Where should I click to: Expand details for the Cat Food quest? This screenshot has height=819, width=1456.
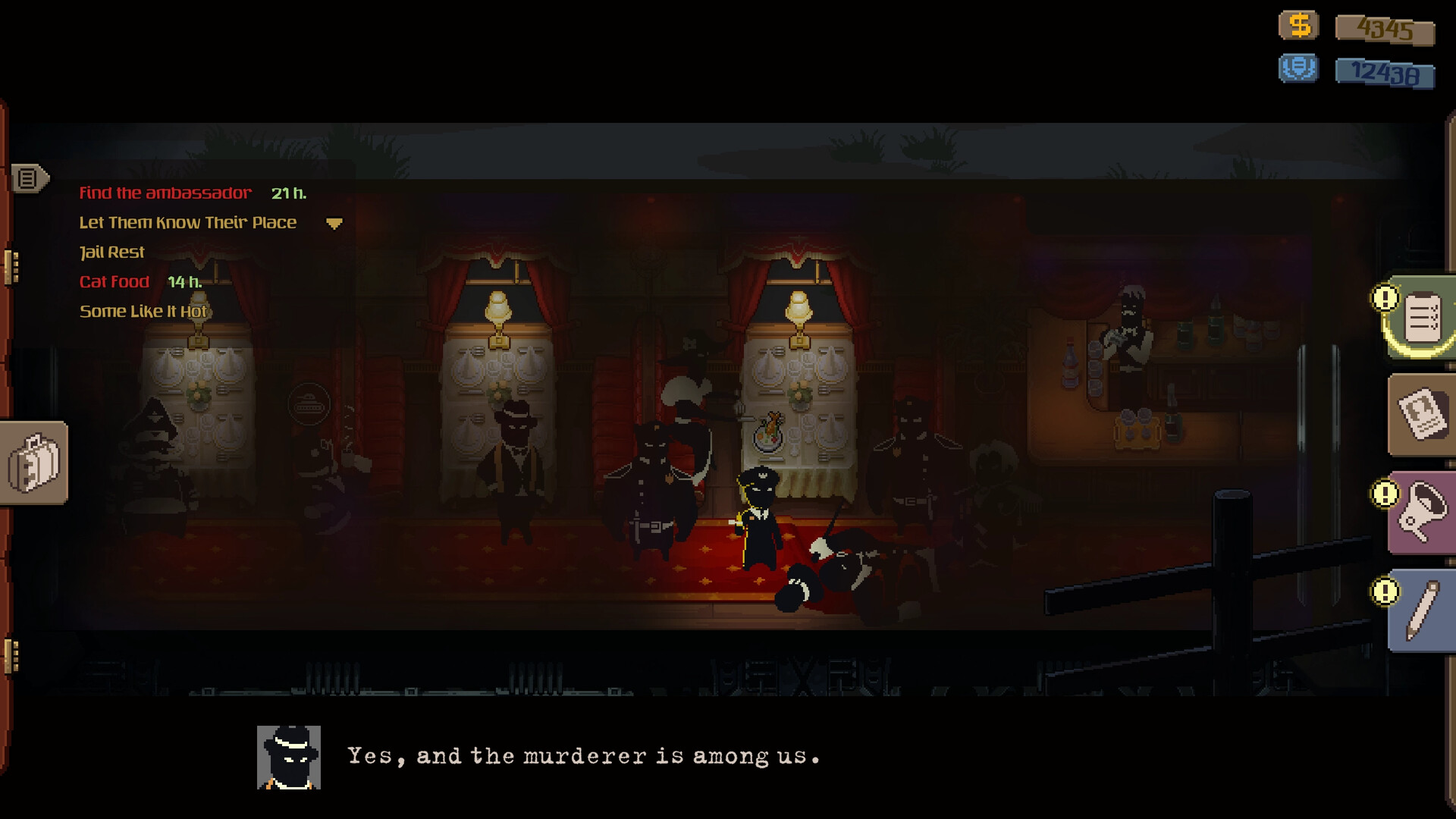click(114, 281)
